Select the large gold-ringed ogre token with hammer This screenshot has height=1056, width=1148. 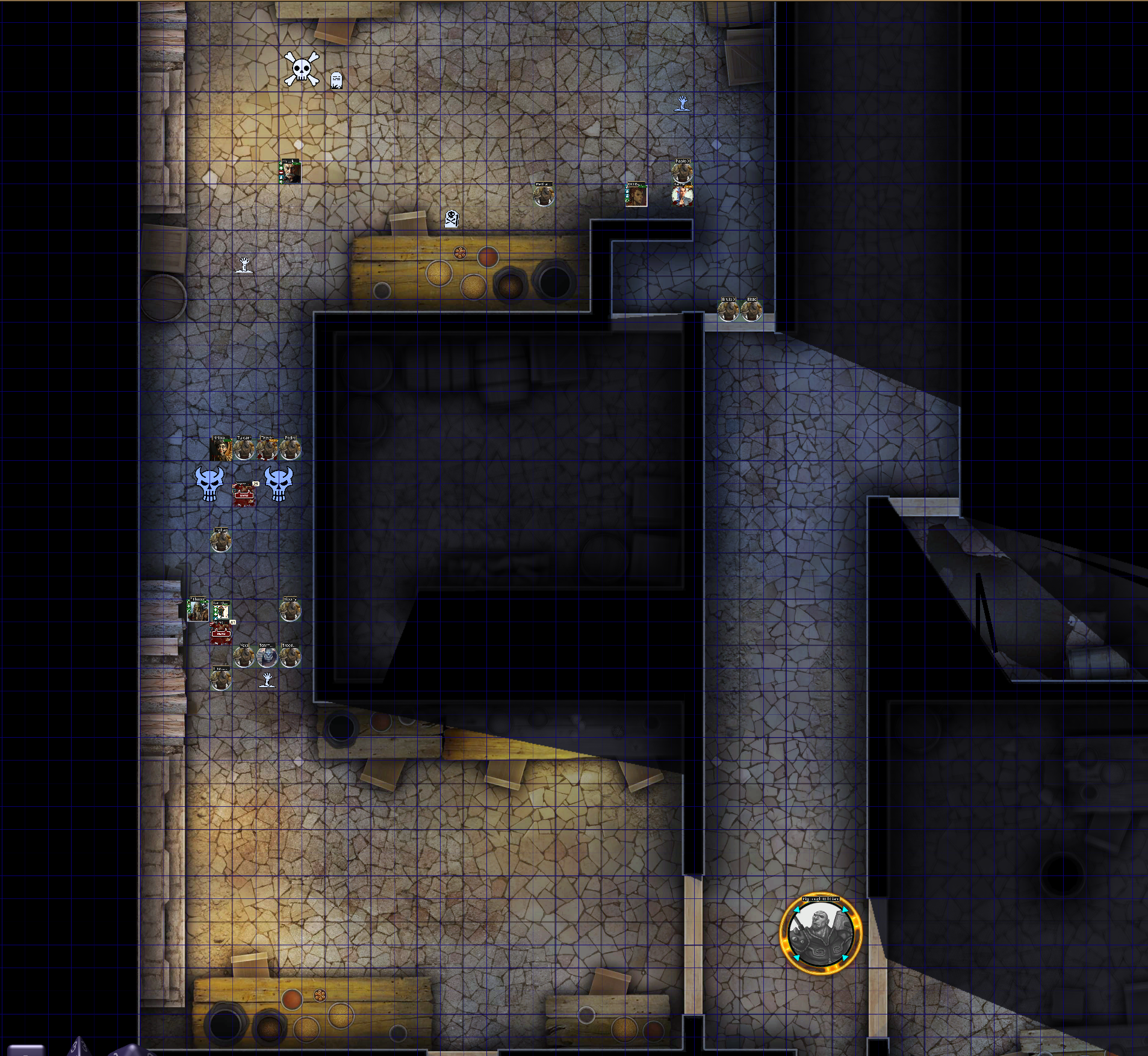click(821, 933)
